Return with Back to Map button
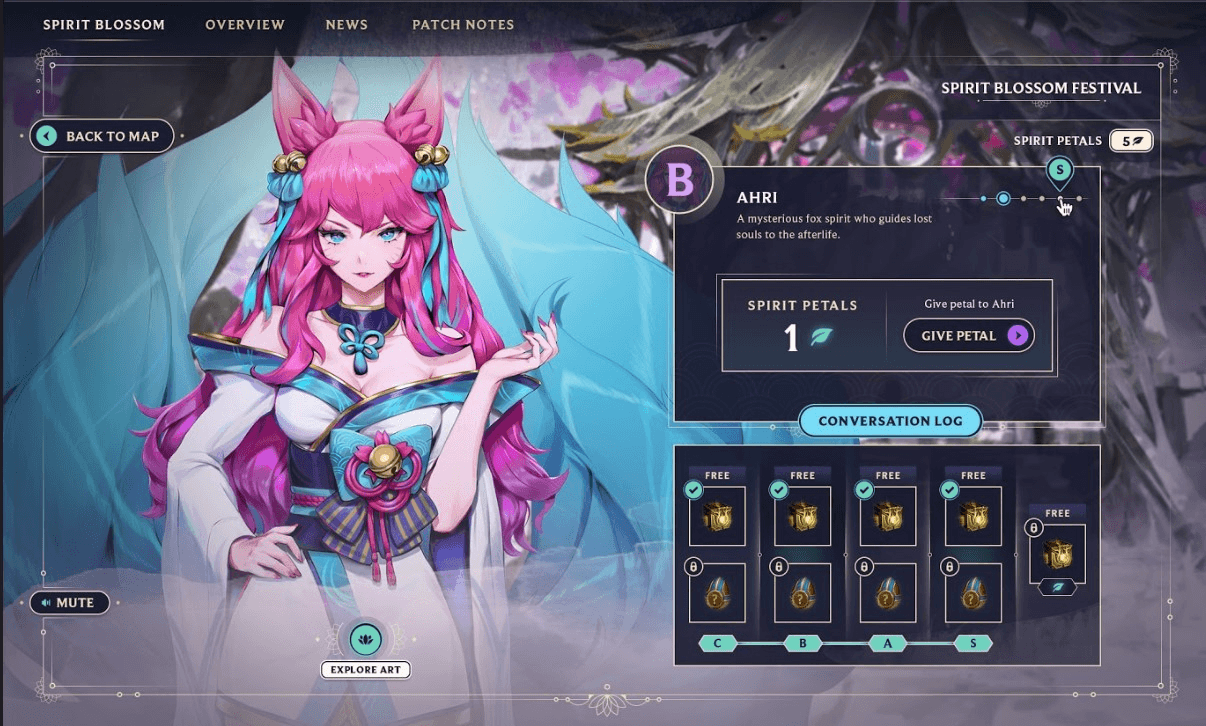The width and height of the screenshot is (1206, 726). [x=102, y=136]
